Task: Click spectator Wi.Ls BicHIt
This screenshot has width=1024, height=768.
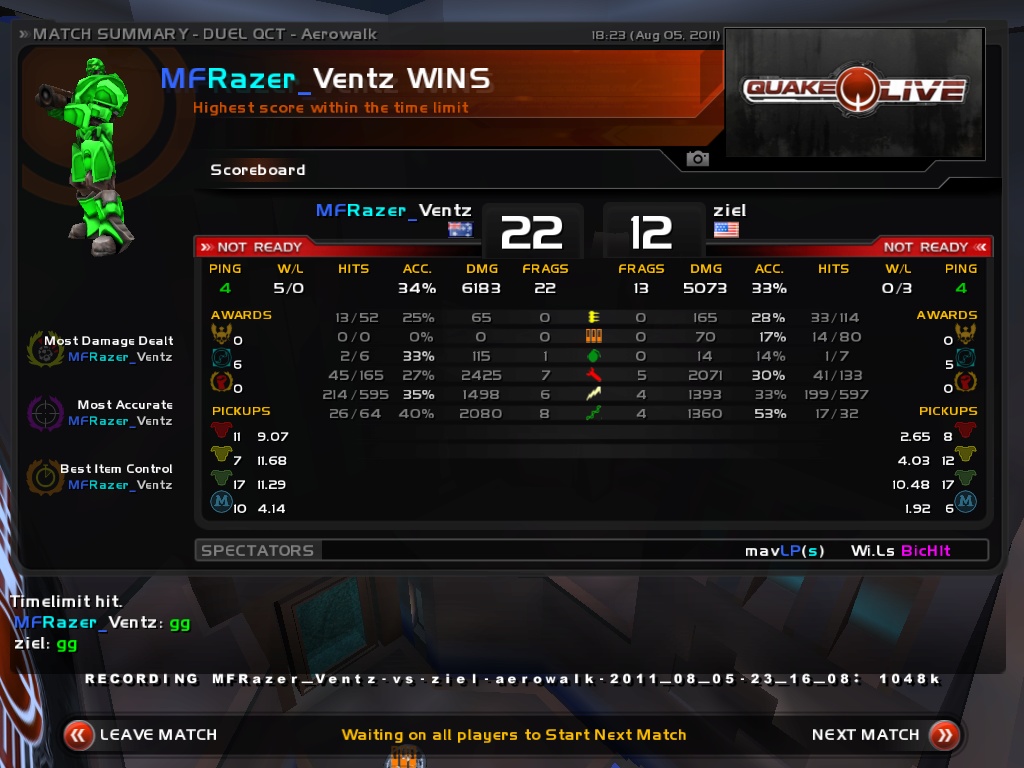Action: 900,551
